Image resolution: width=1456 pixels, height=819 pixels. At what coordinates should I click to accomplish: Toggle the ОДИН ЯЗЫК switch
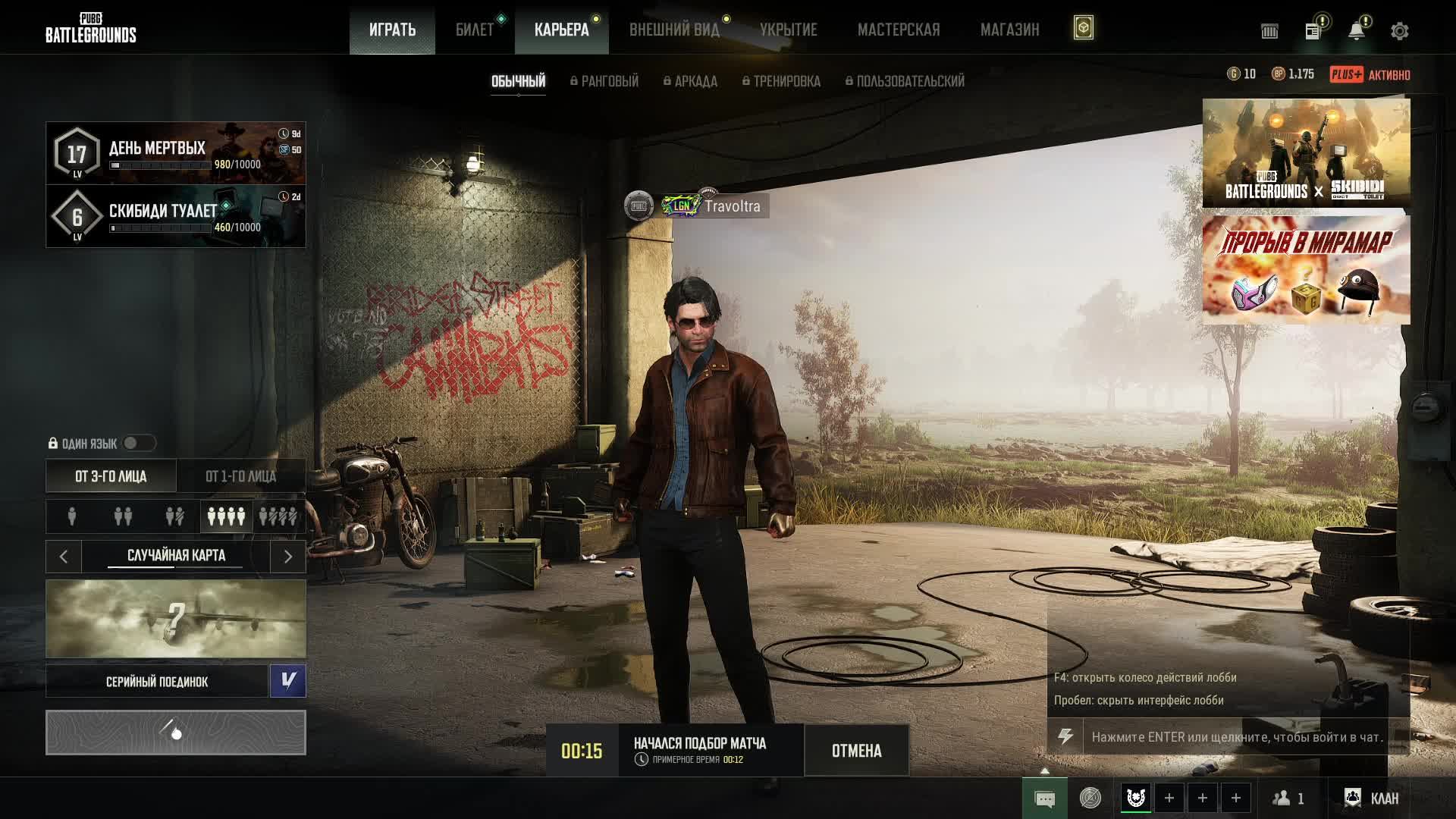click(139, 443)
